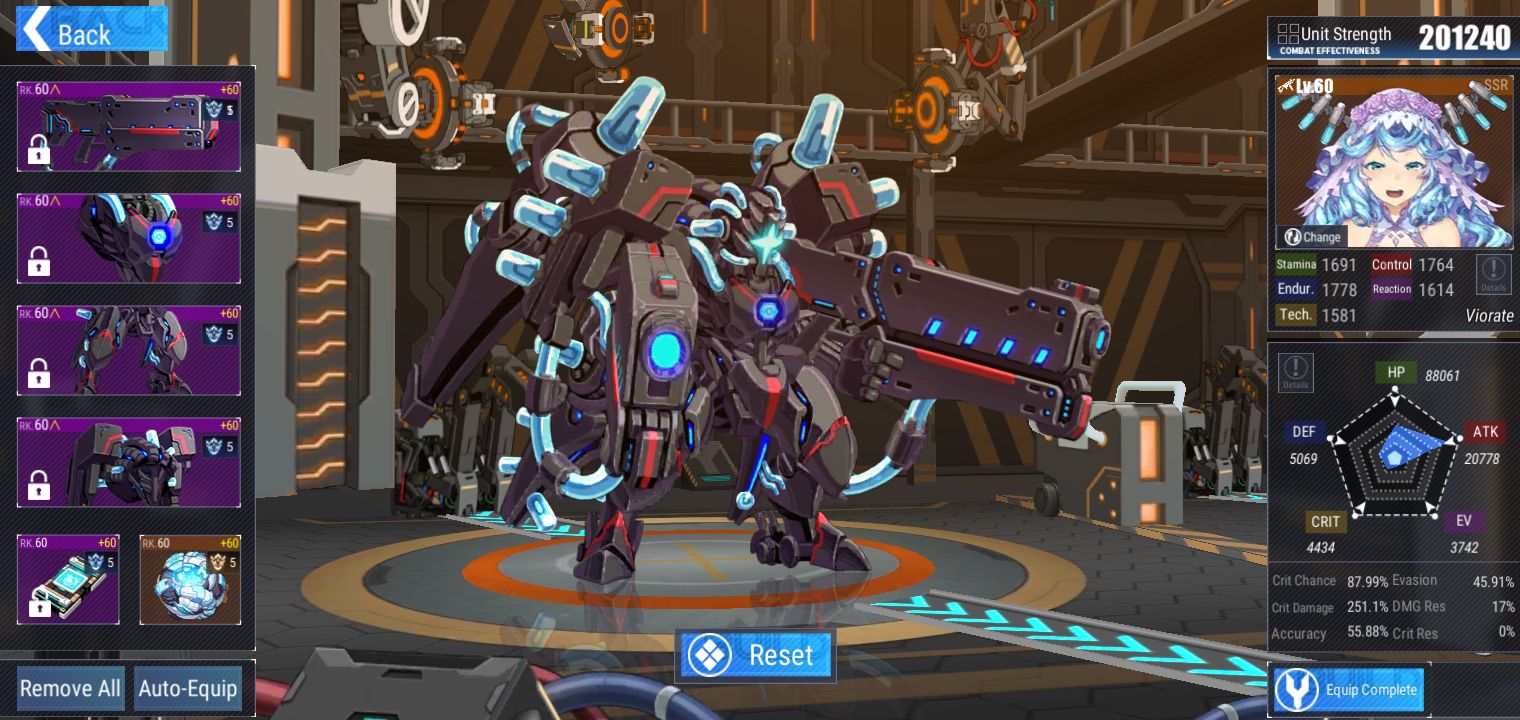Show mech stats Details by radar chart
The width and height of the screenshot is (1520, 720).
tap(1296, 372)
